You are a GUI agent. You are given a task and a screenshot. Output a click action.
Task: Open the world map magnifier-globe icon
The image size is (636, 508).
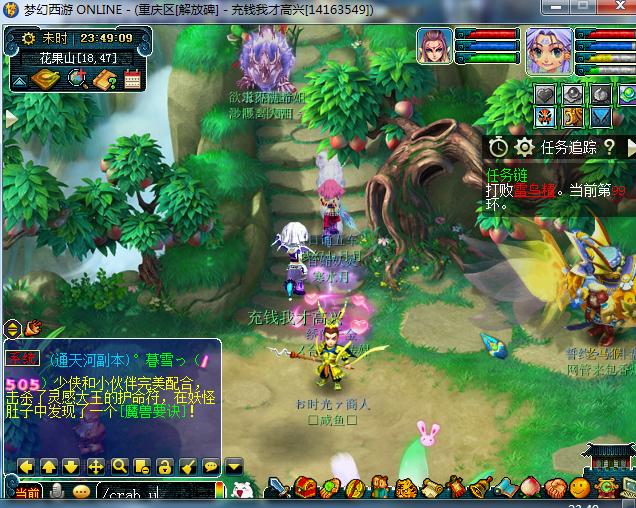point(77,79)
